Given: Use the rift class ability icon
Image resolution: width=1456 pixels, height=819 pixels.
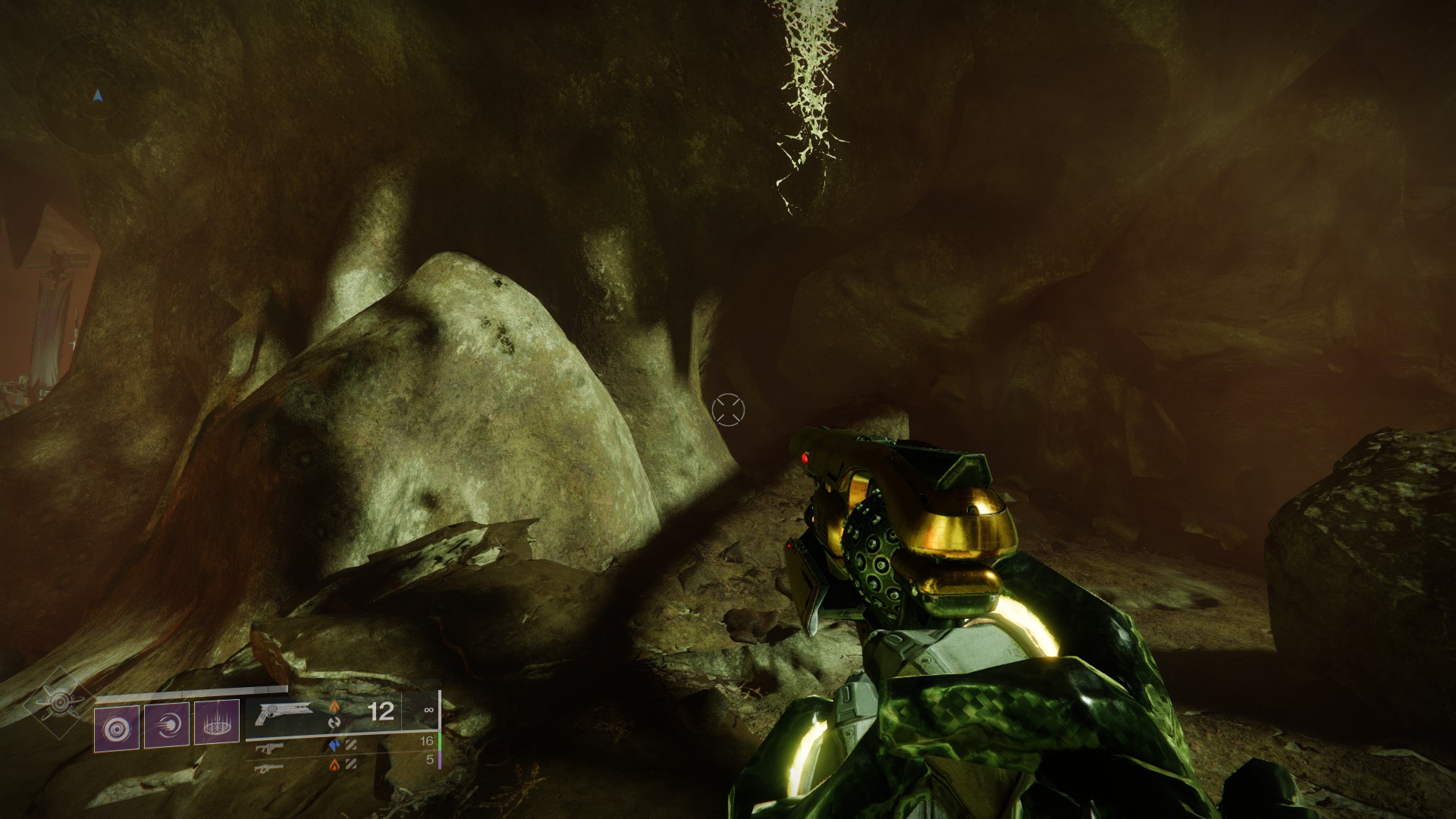Looking at the screenshot, I should click(217, 723).
